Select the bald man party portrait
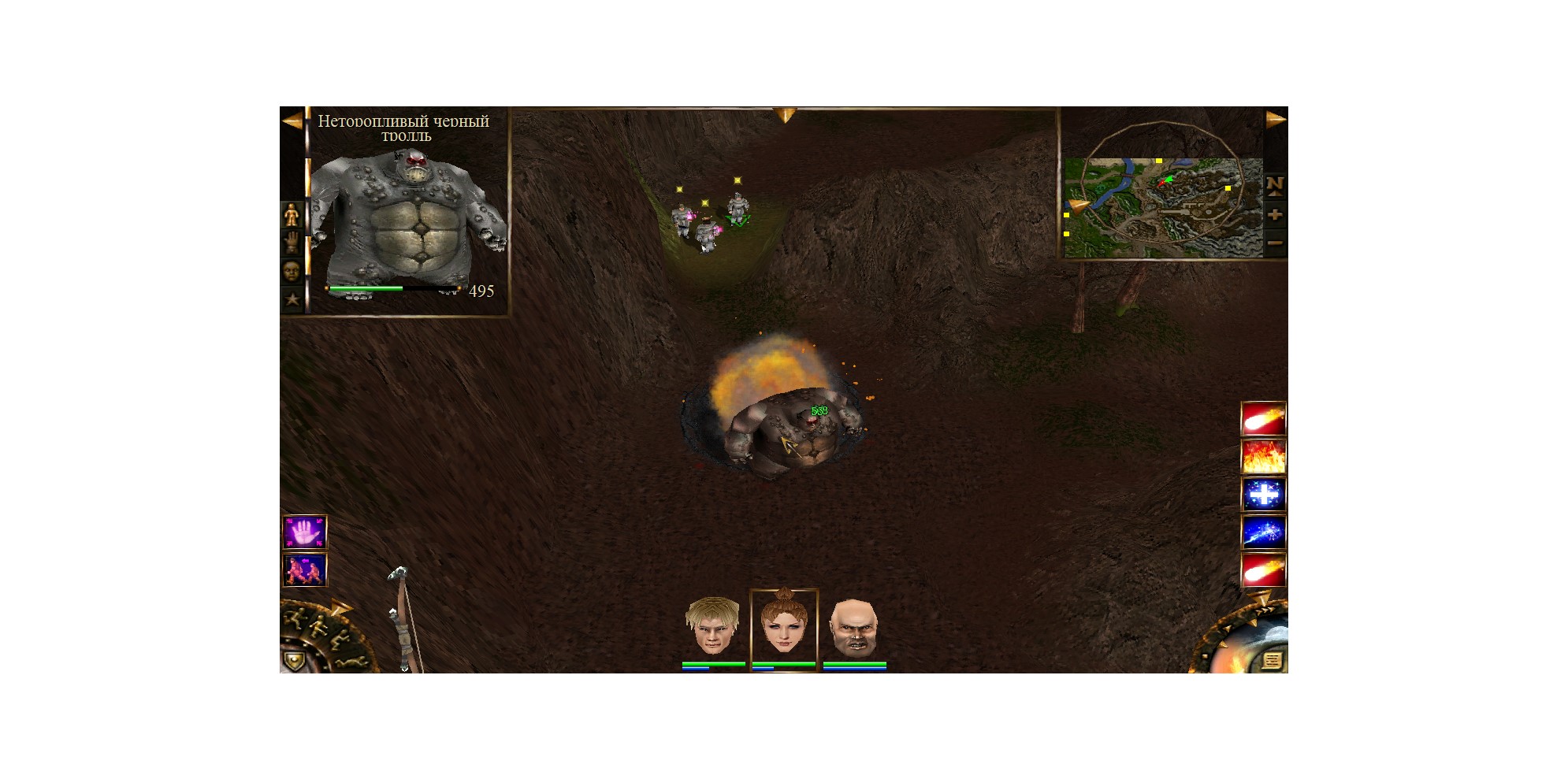This screenshot has width=1568, height=779. tap(854, 627)
